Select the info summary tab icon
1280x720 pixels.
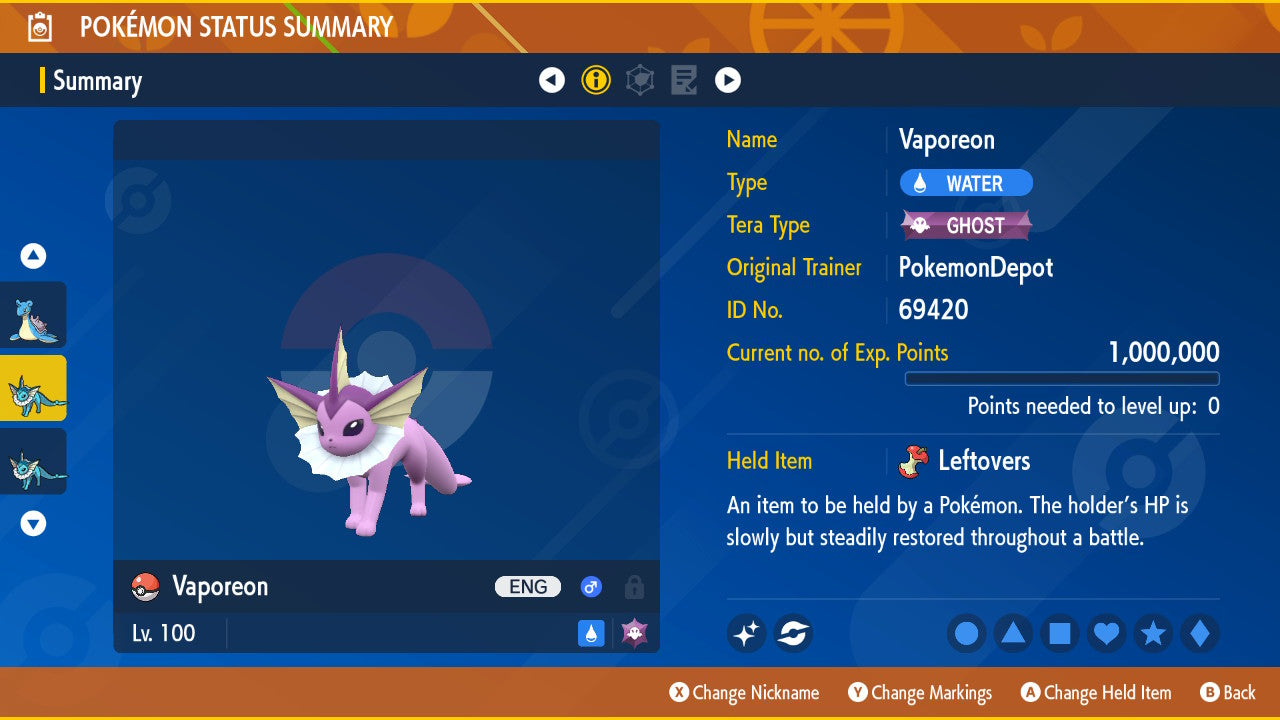(x=596, y=80)
